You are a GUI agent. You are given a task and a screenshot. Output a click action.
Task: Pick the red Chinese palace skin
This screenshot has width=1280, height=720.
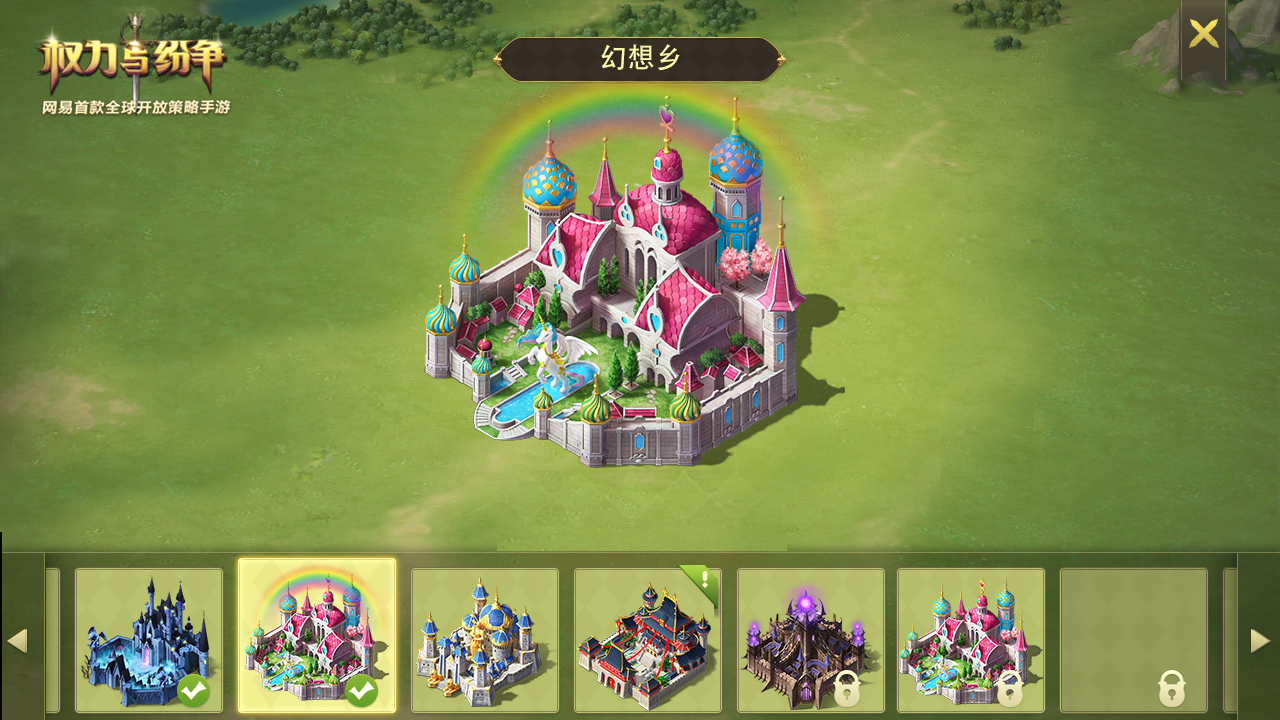[648, 640]
